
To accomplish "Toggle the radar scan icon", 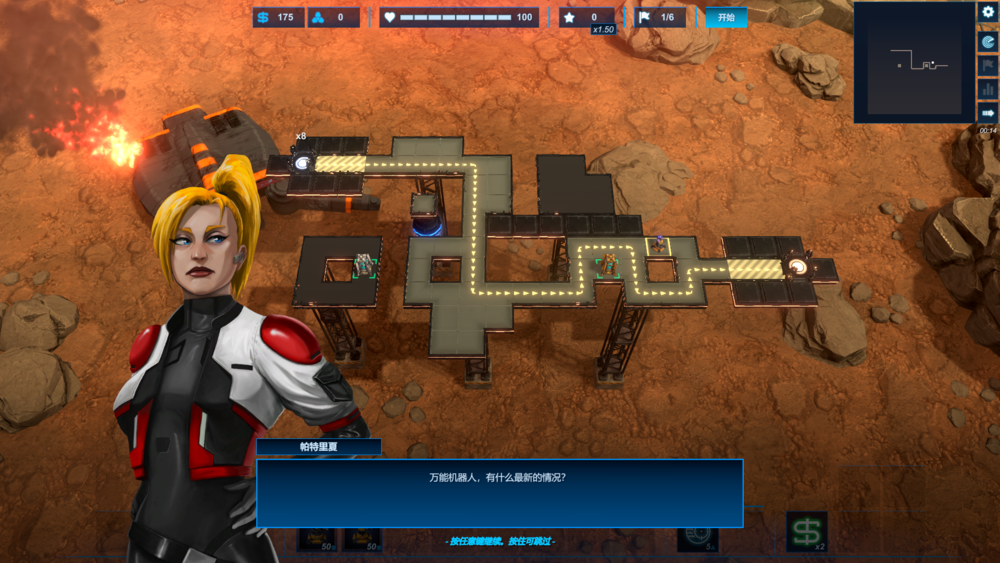I will [988, 41].
